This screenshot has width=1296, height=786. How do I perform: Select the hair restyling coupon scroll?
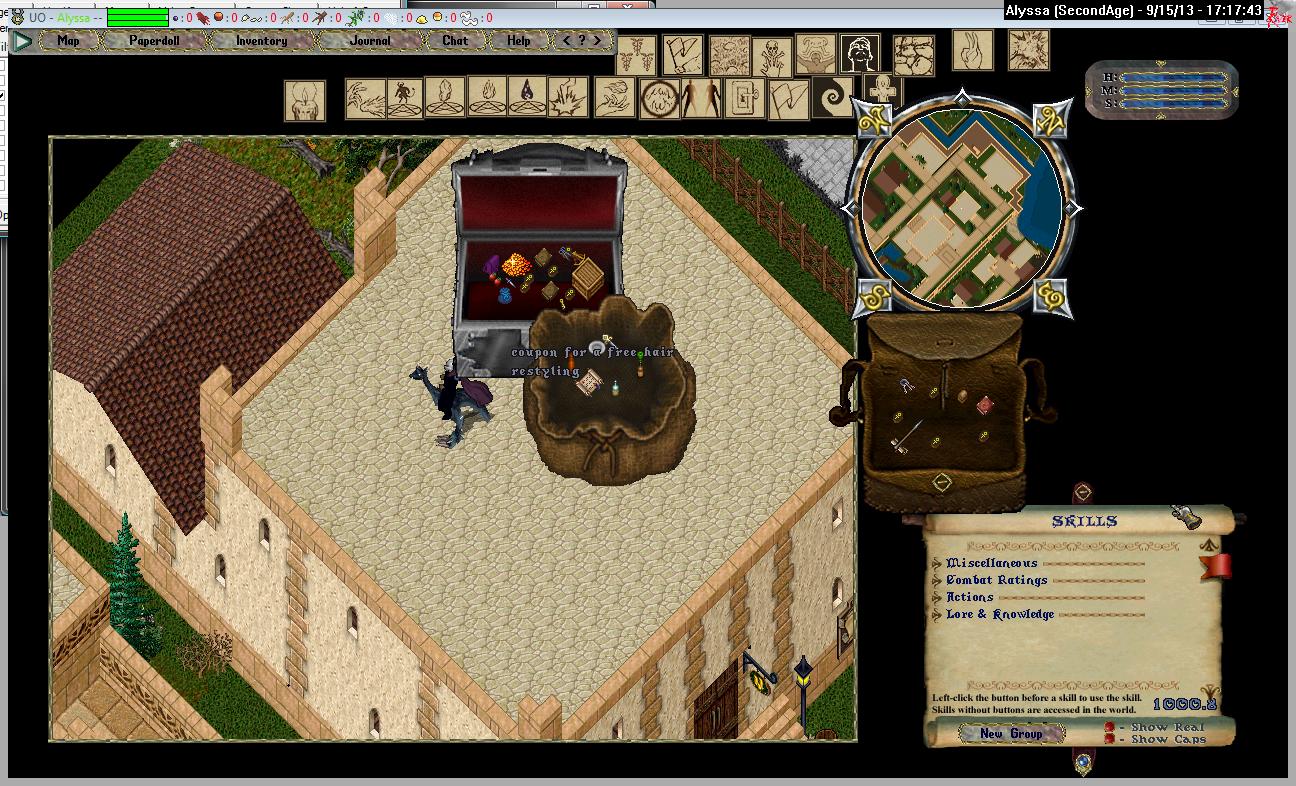coord(590,383)
